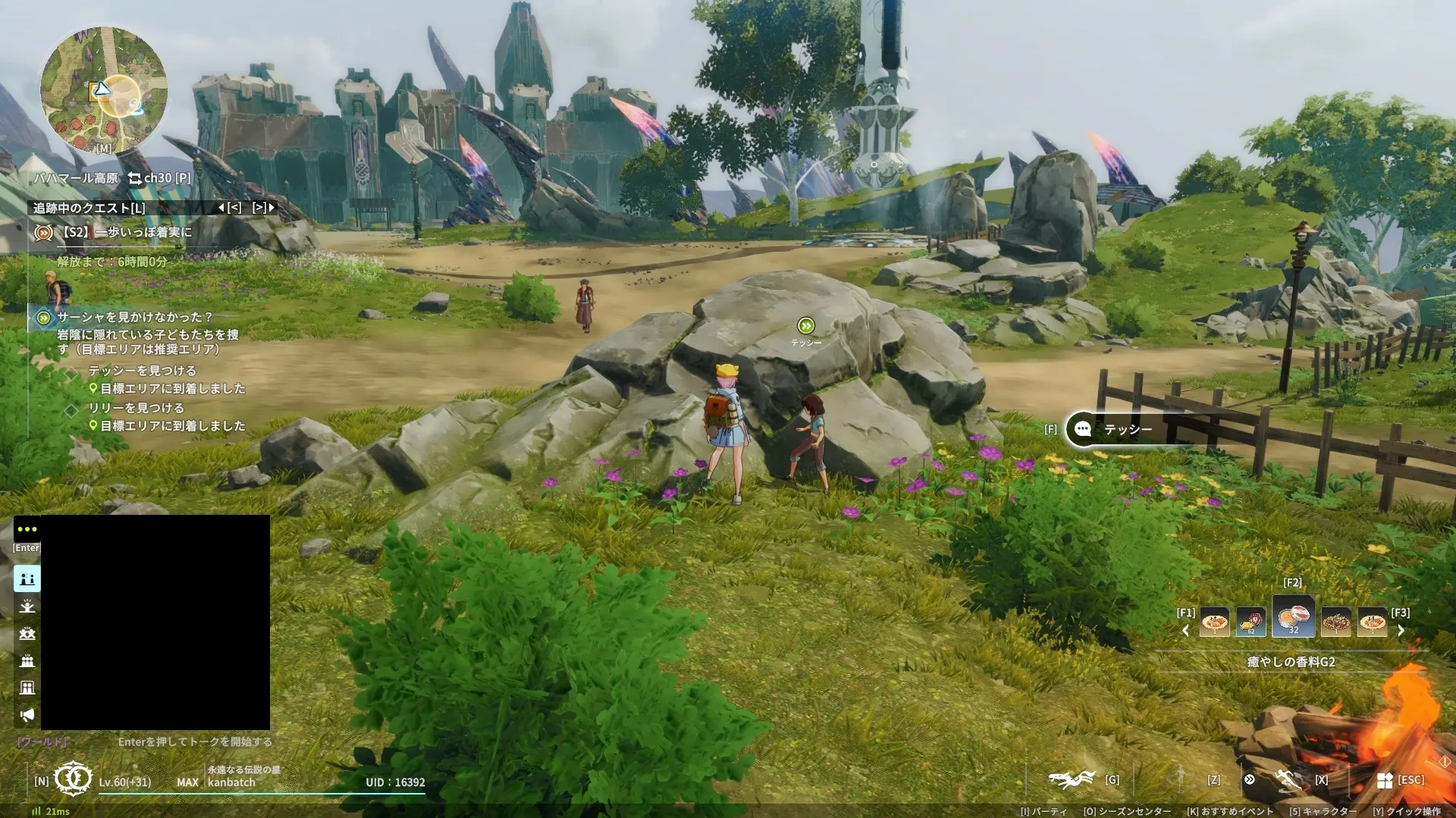Open the chat options three-dot button
The height and width of the screenshot is (818, 1456).
[x=27, y=528]
